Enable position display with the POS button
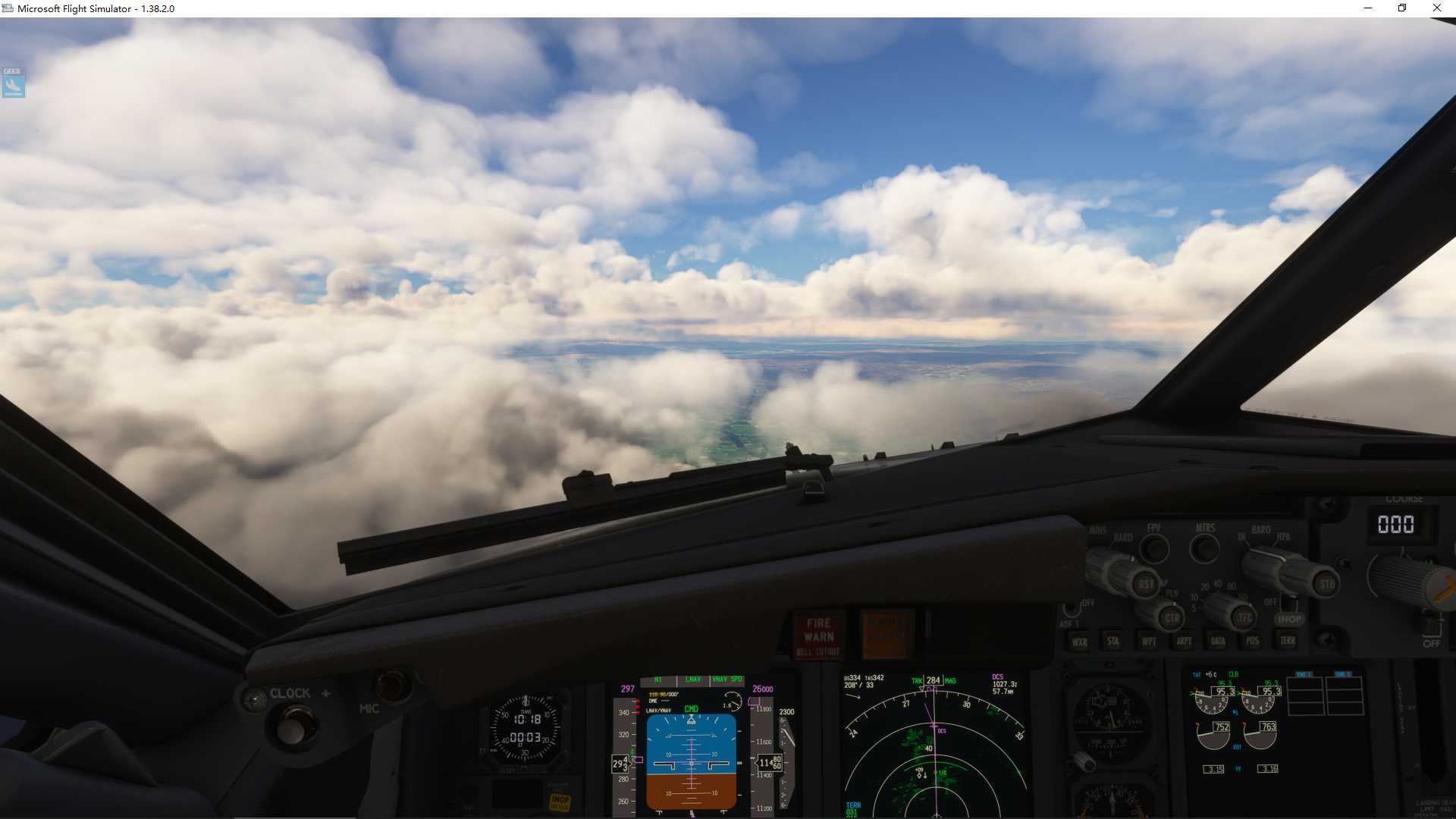 1250,642
